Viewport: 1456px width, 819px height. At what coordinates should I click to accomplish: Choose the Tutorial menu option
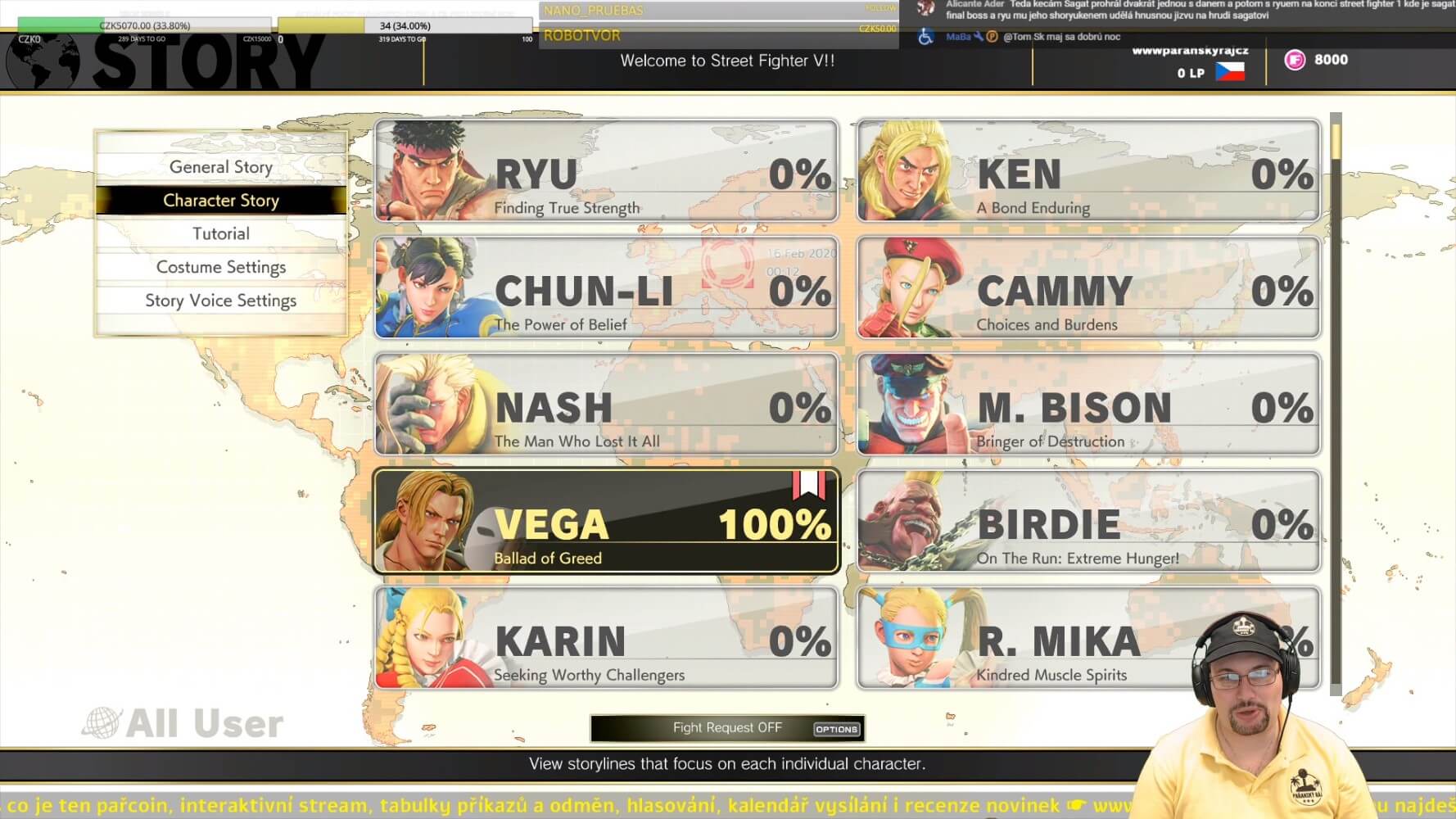click(221, 234)
